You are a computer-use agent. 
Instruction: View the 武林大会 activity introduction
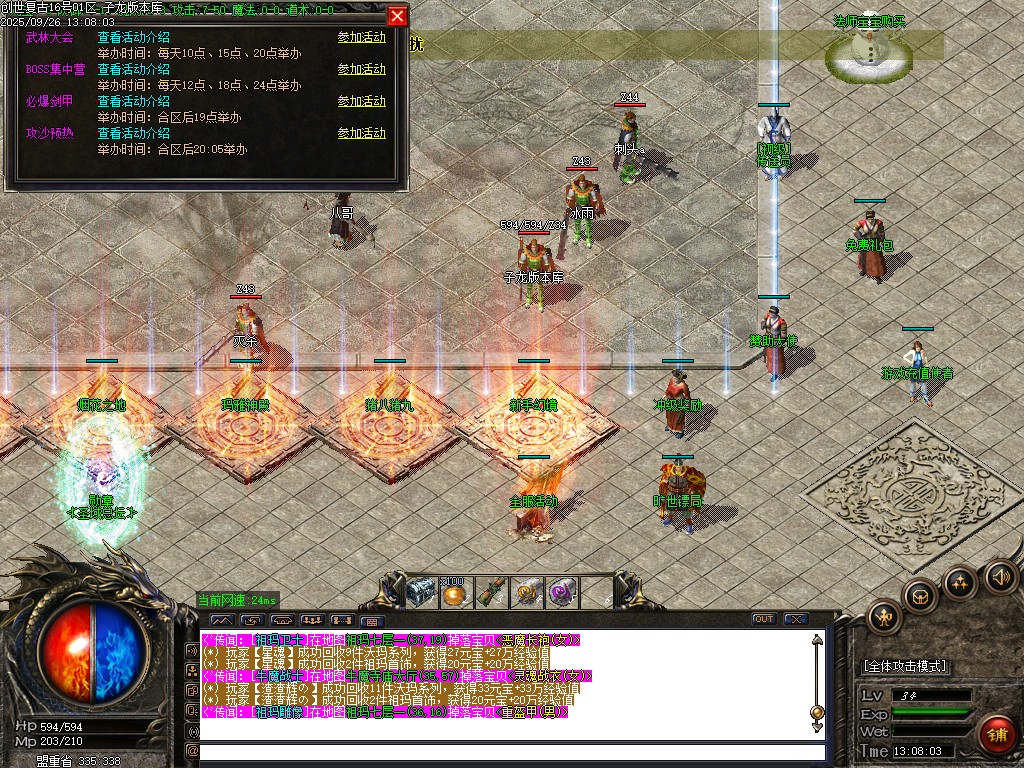coord(133,38)
